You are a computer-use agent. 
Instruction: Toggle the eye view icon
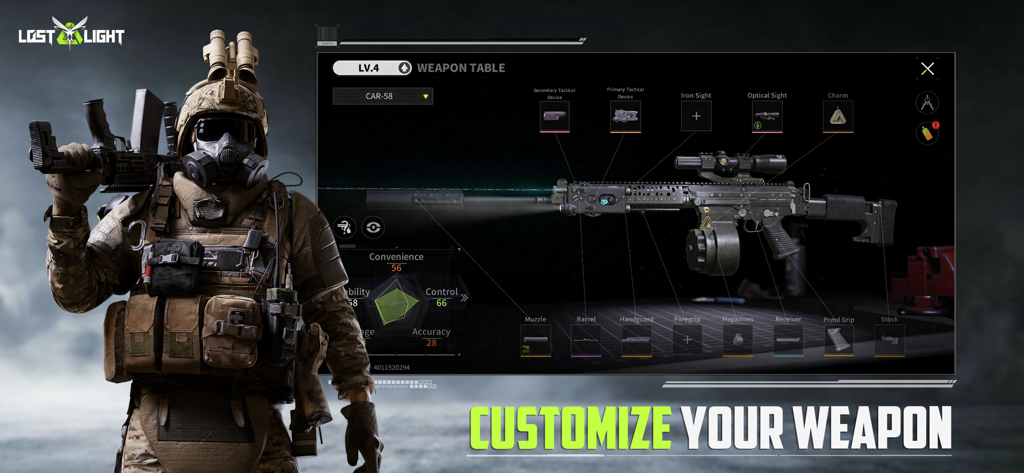coord(373,227)
